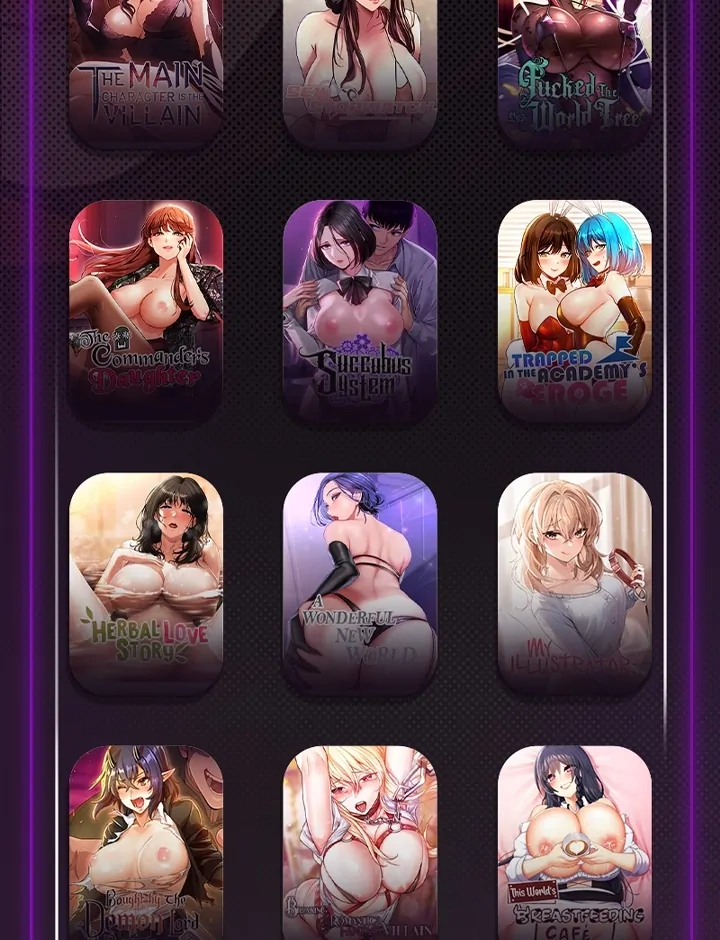Choose Trapped in the Academy's Eroge cover
720x940 pixels.
point(574,311)
